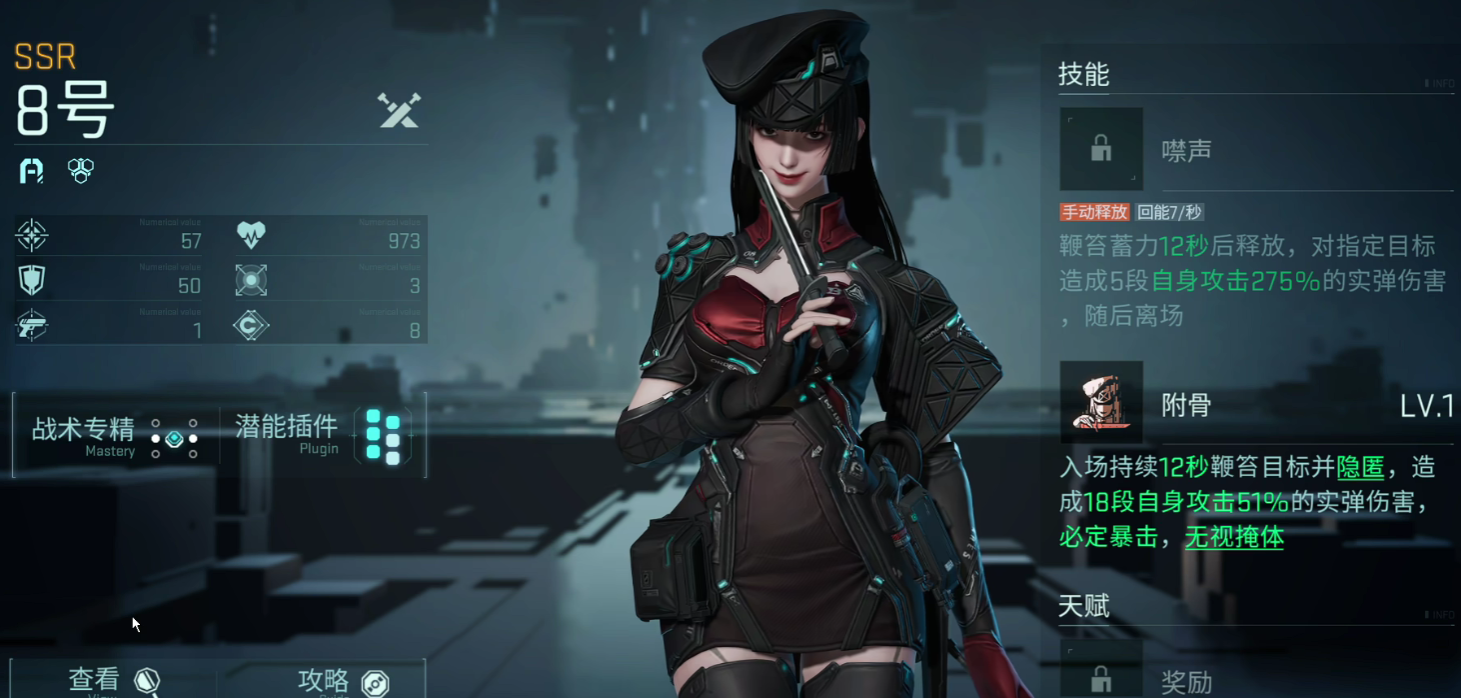Open the 攻略 guide button
This screenshot has height=698, width=1461.
(x=341, y=681)
